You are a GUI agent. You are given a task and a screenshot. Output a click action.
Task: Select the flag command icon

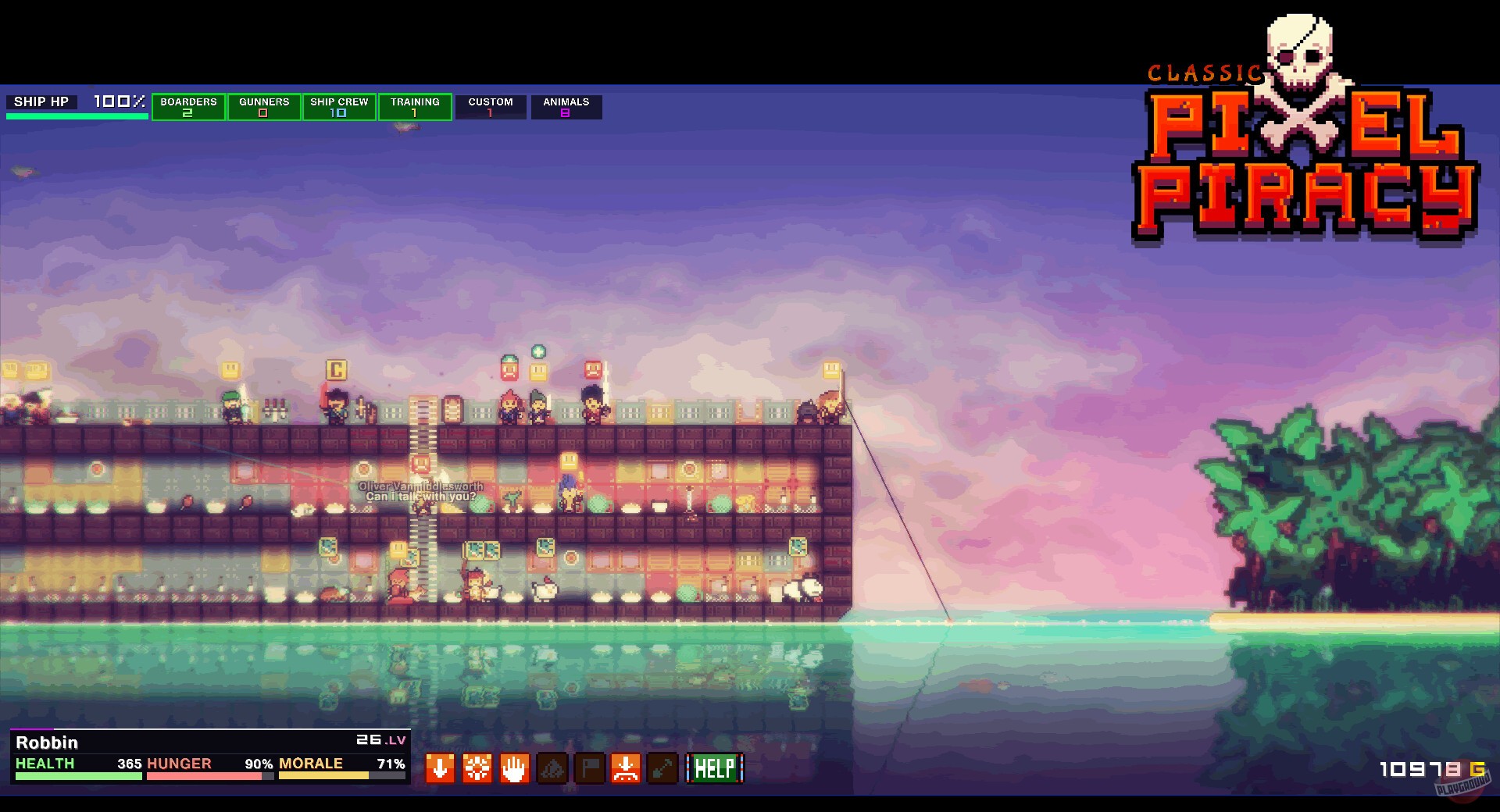point(590,769)
